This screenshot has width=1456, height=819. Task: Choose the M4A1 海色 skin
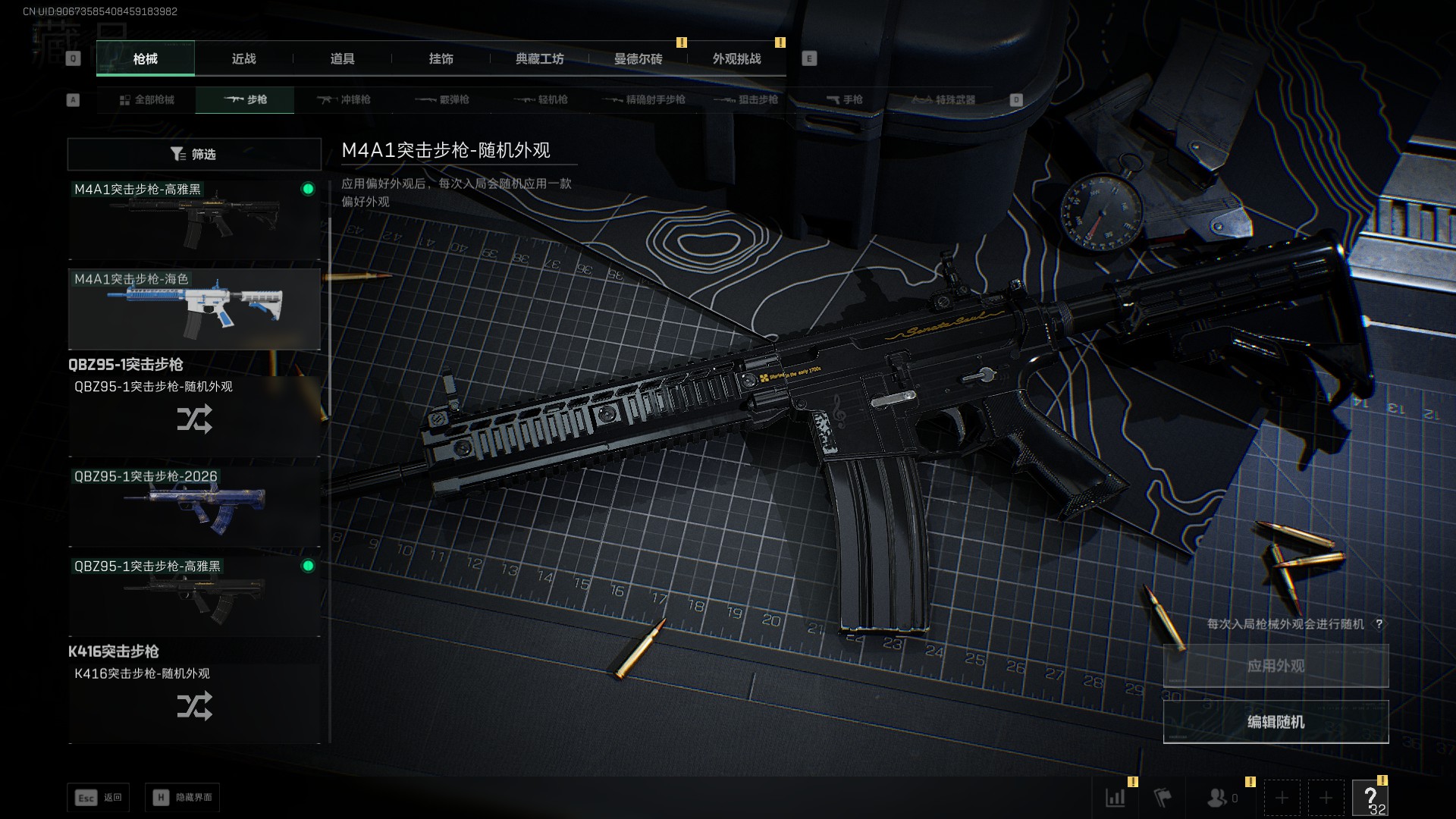point(194,309)
